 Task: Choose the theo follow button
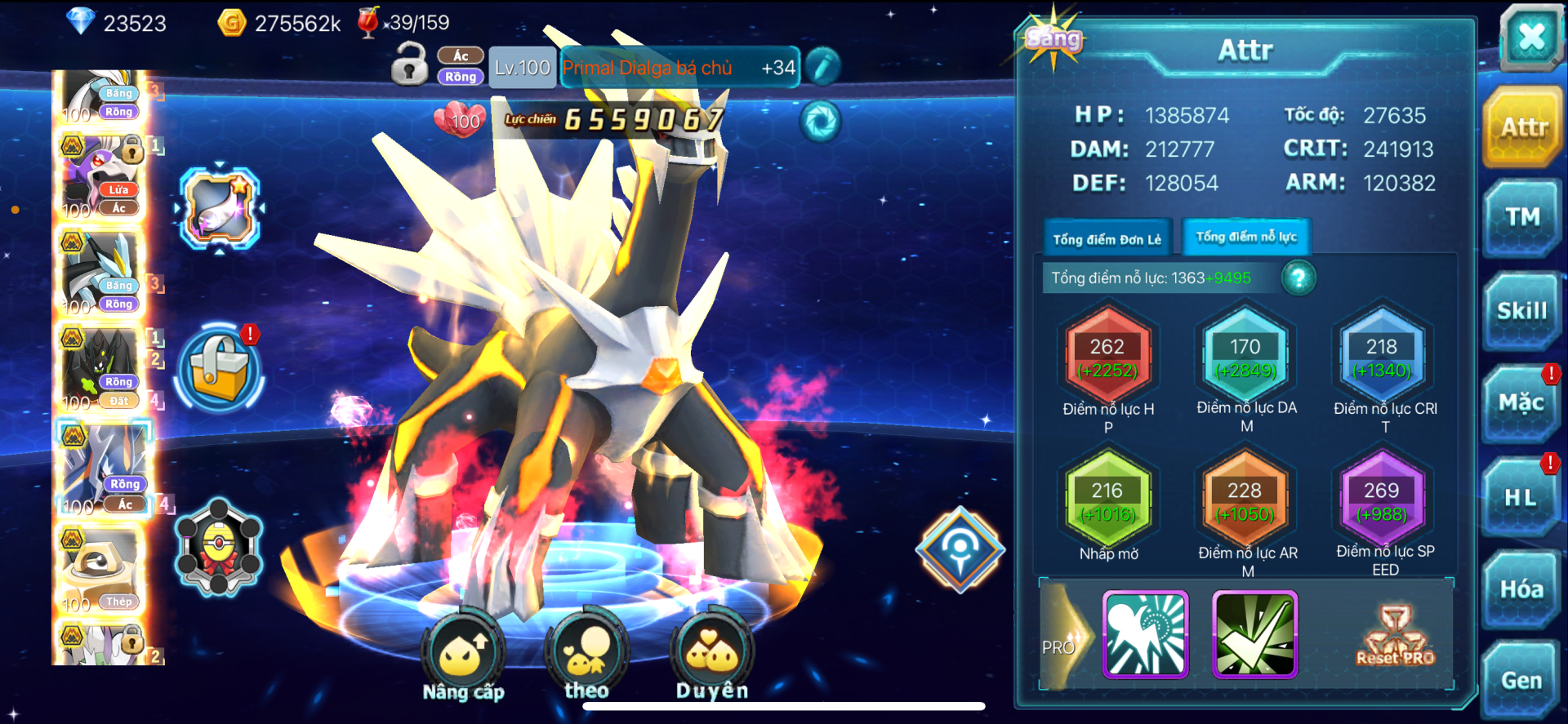pyautogui.click(x=586, y=655)
